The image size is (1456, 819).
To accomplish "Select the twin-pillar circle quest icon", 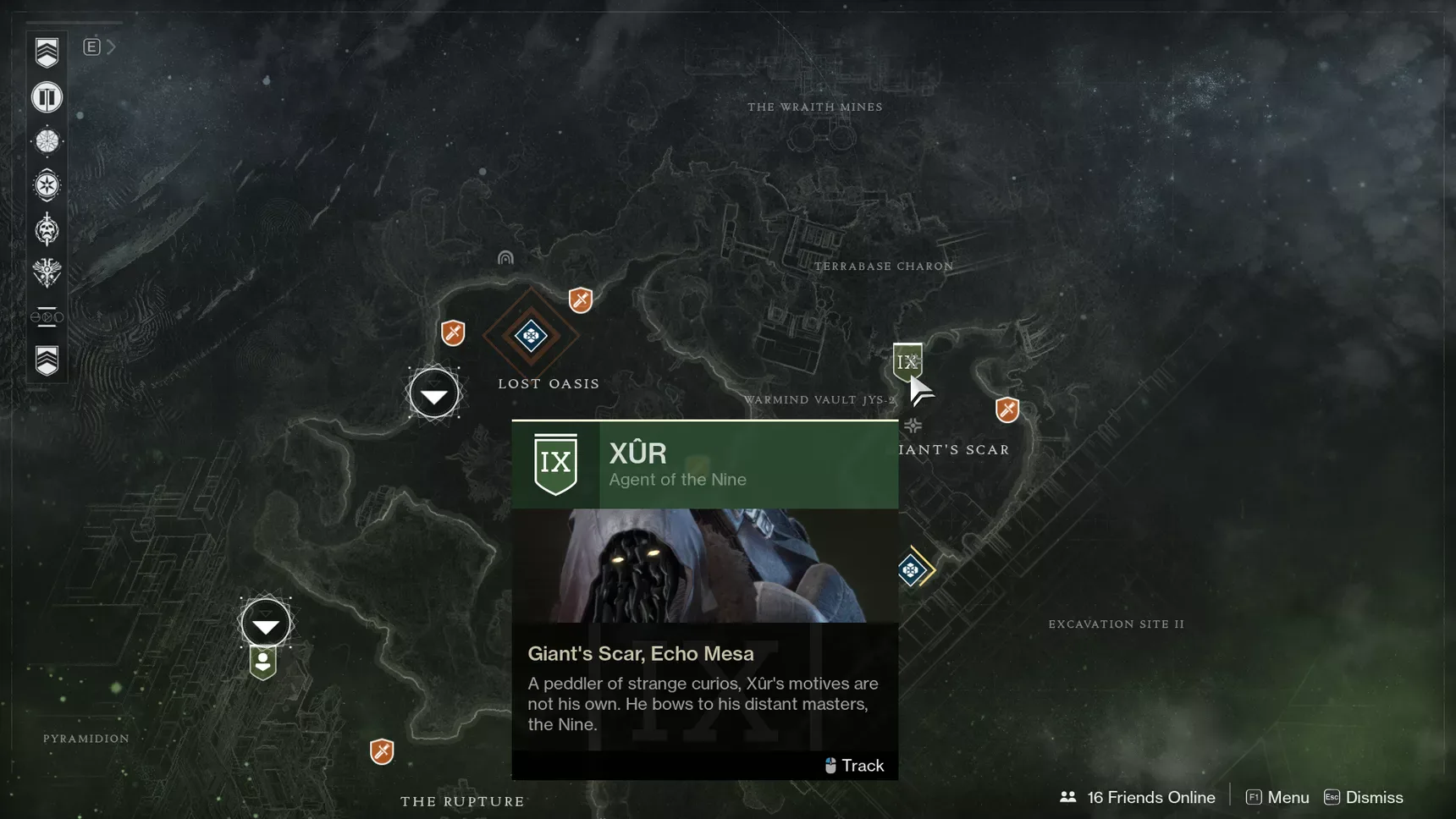I will click(x=47, y=97).
